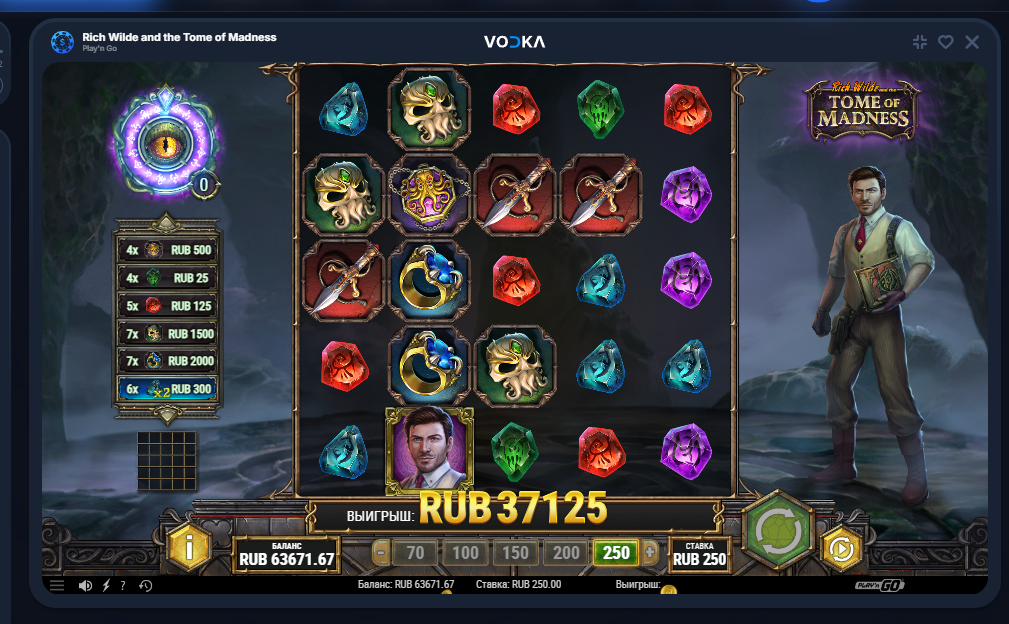Close the game window

click(971, 42)
